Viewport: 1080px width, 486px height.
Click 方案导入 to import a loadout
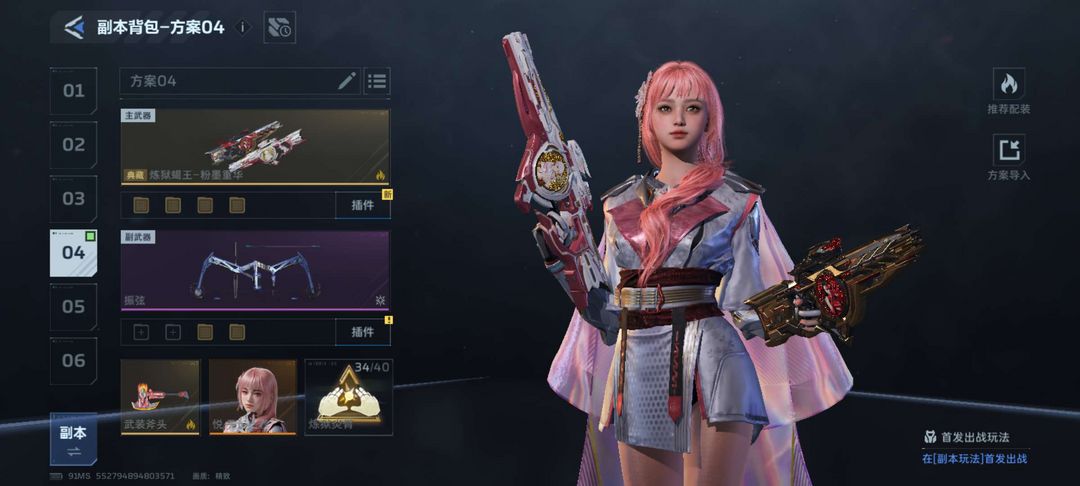click(1008, 158)
